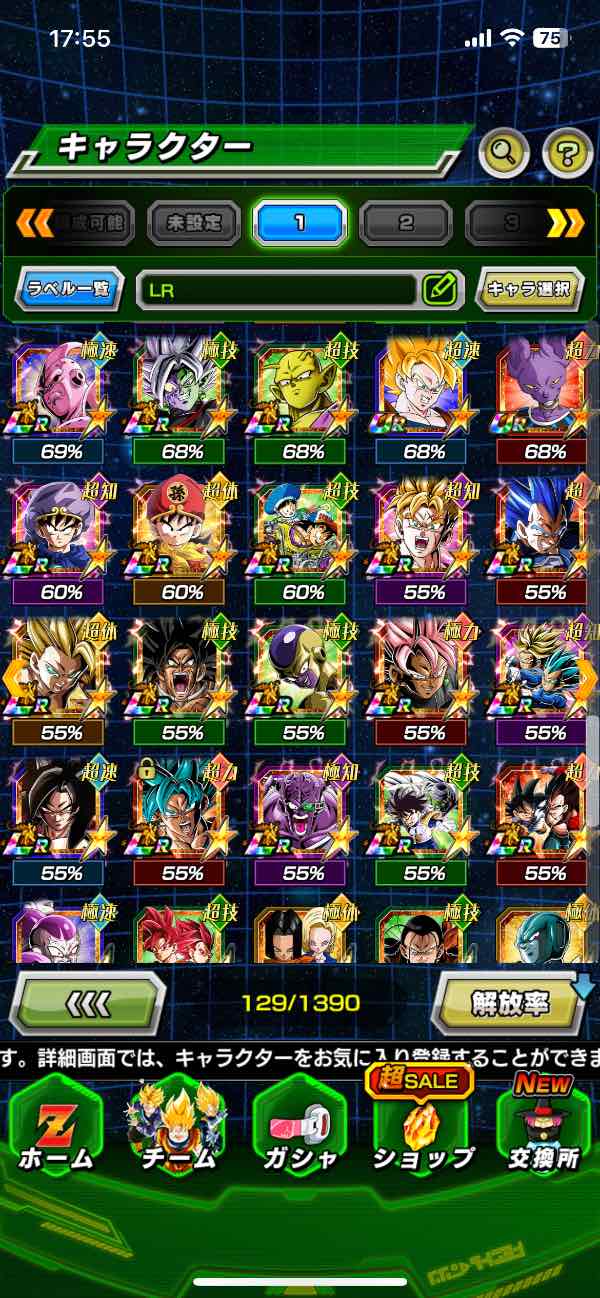Edit the LR label name
Viewport: 600px width, 1298px height.
click(x=439, y=290)
